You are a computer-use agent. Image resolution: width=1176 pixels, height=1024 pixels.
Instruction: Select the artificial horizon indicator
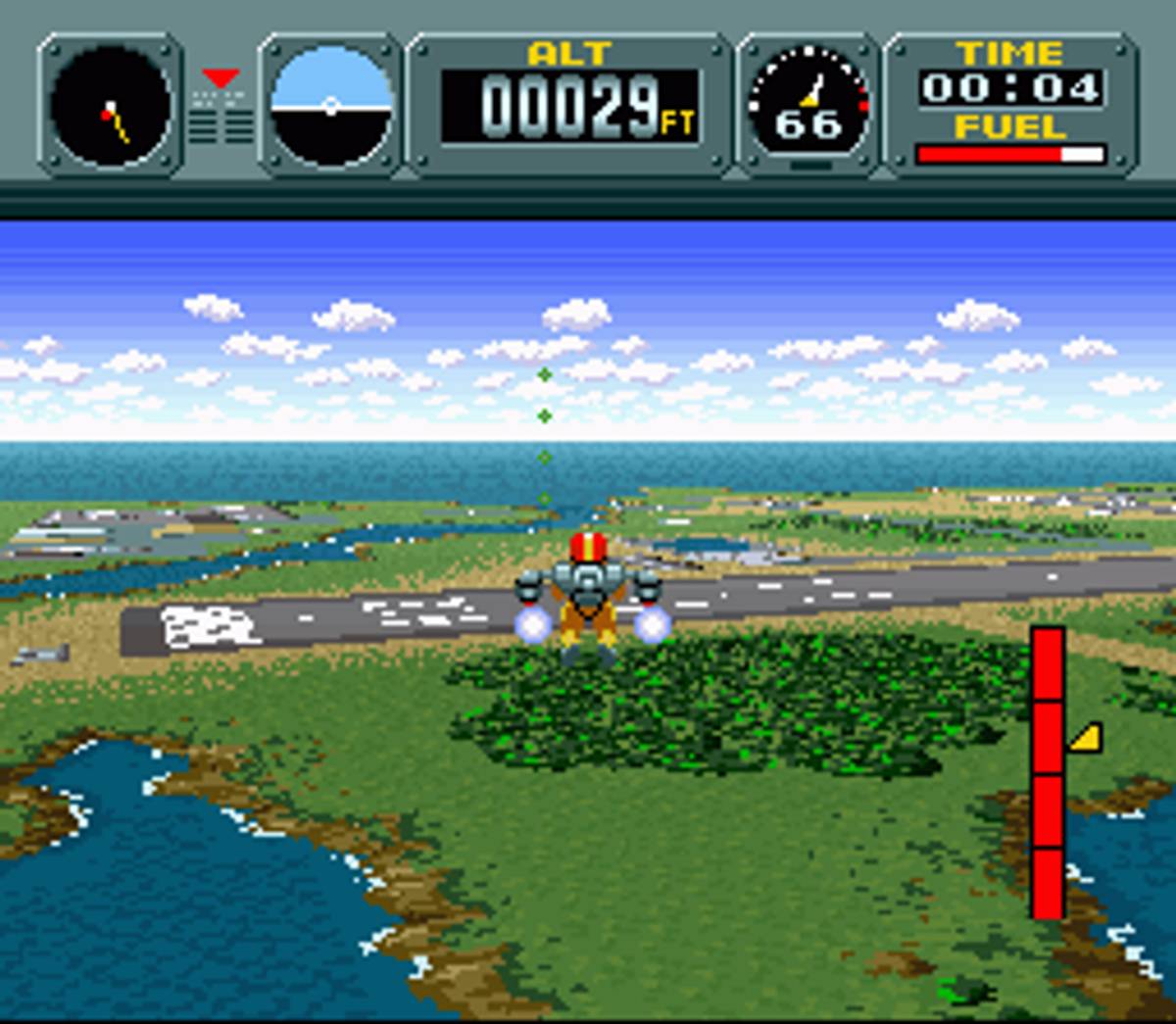tap(330, 107)
